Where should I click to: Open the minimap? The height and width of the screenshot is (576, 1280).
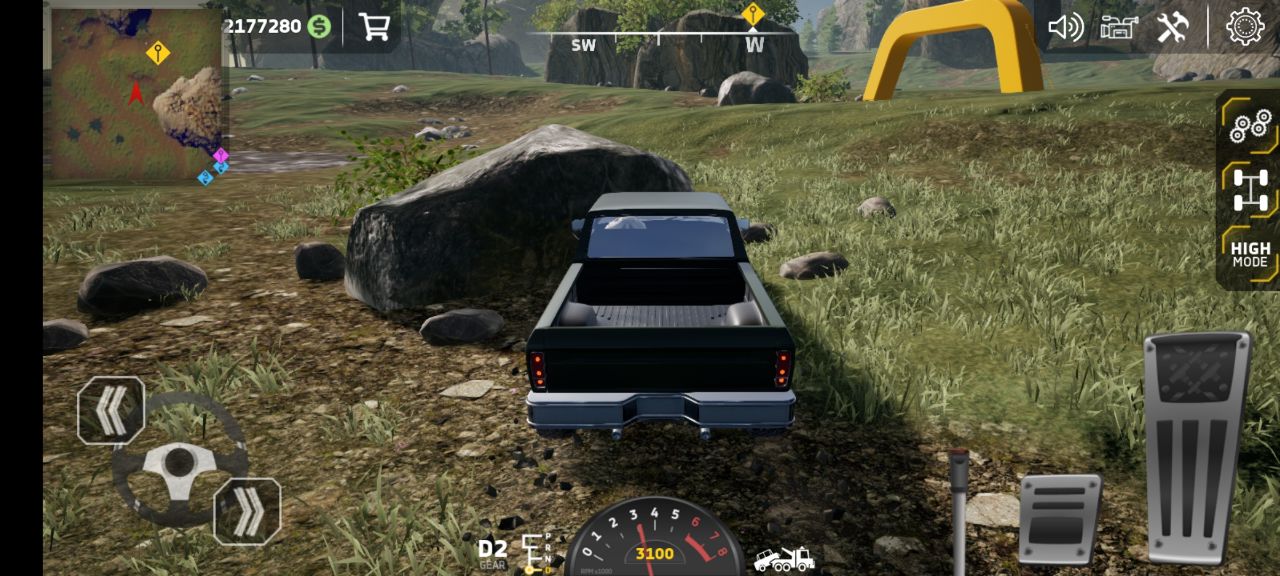click(x=135, y=95)
